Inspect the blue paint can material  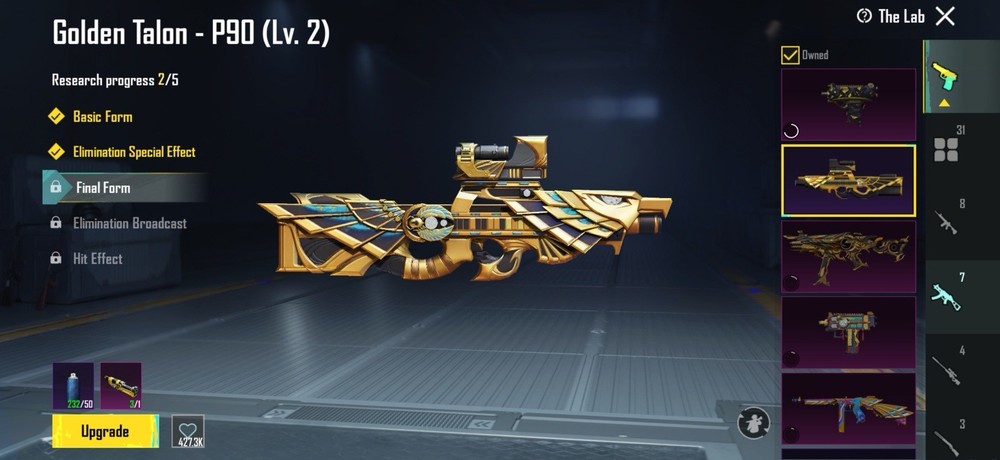click(x=73, y=386)
